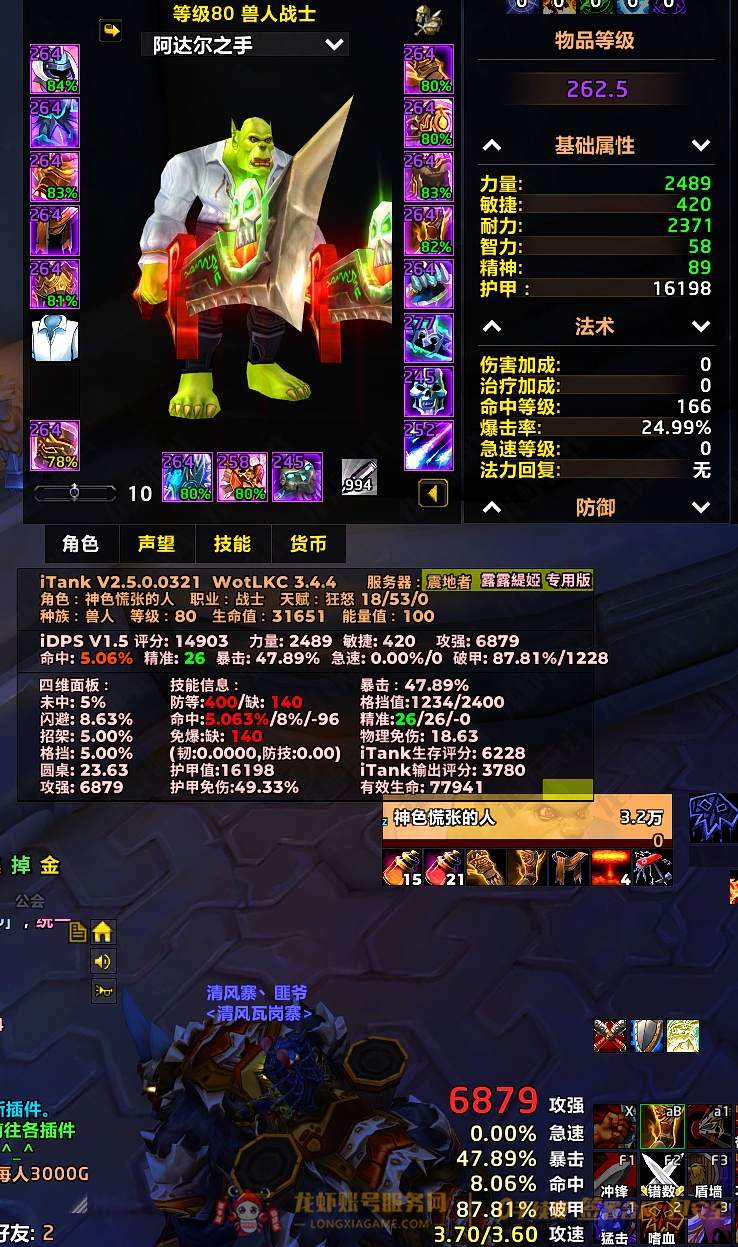Select the white shirt equipment slot

coord(55,339)
